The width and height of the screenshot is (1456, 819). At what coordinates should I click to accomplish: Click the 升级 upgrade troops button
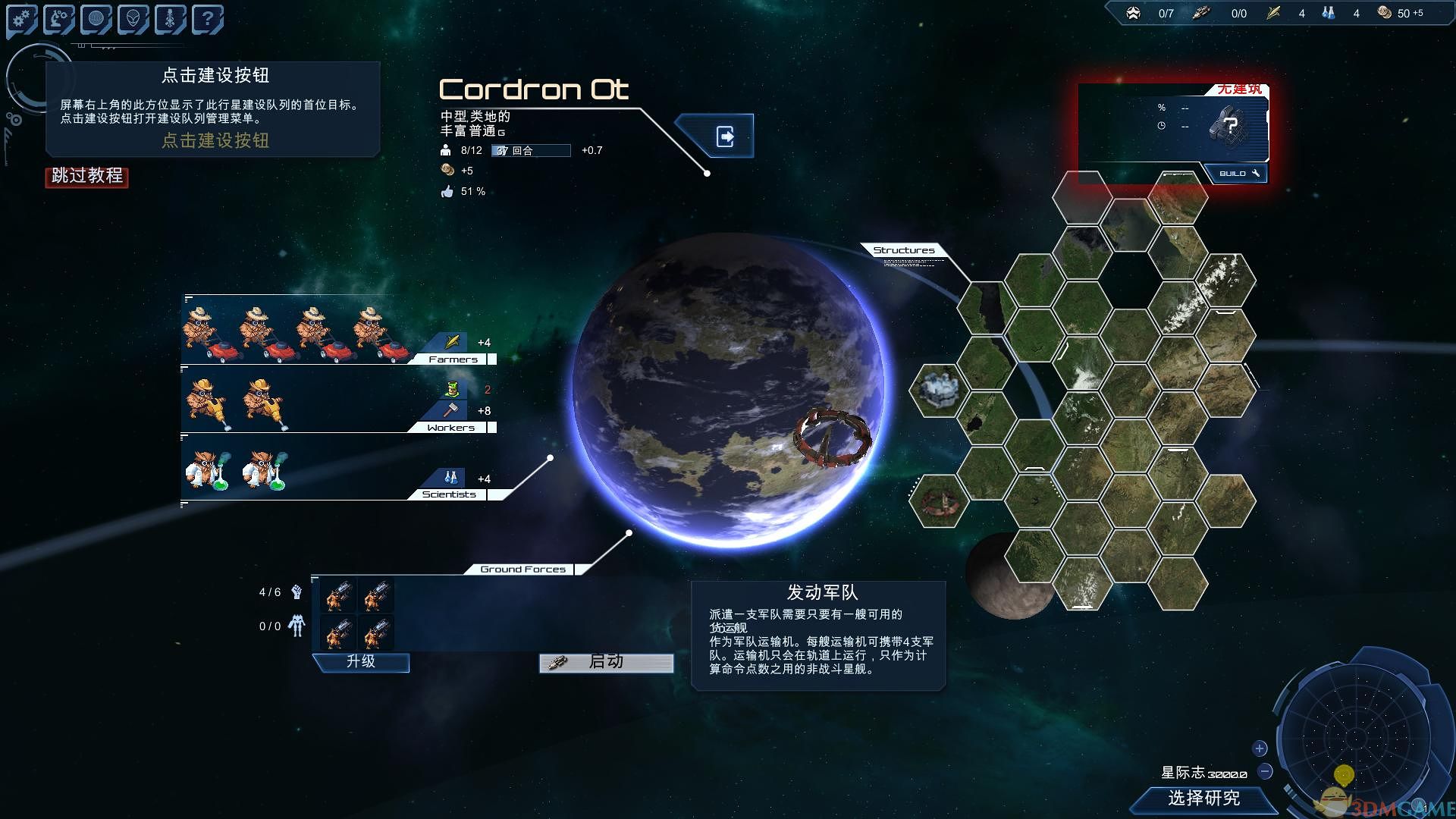tap(361, 662)
